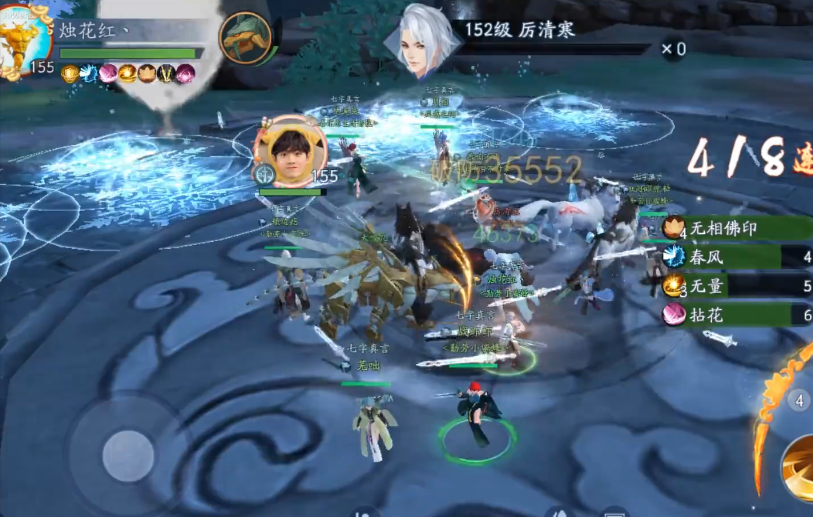Activate the 春风 skill
This screenshot has height=517, width=813.
735,257
